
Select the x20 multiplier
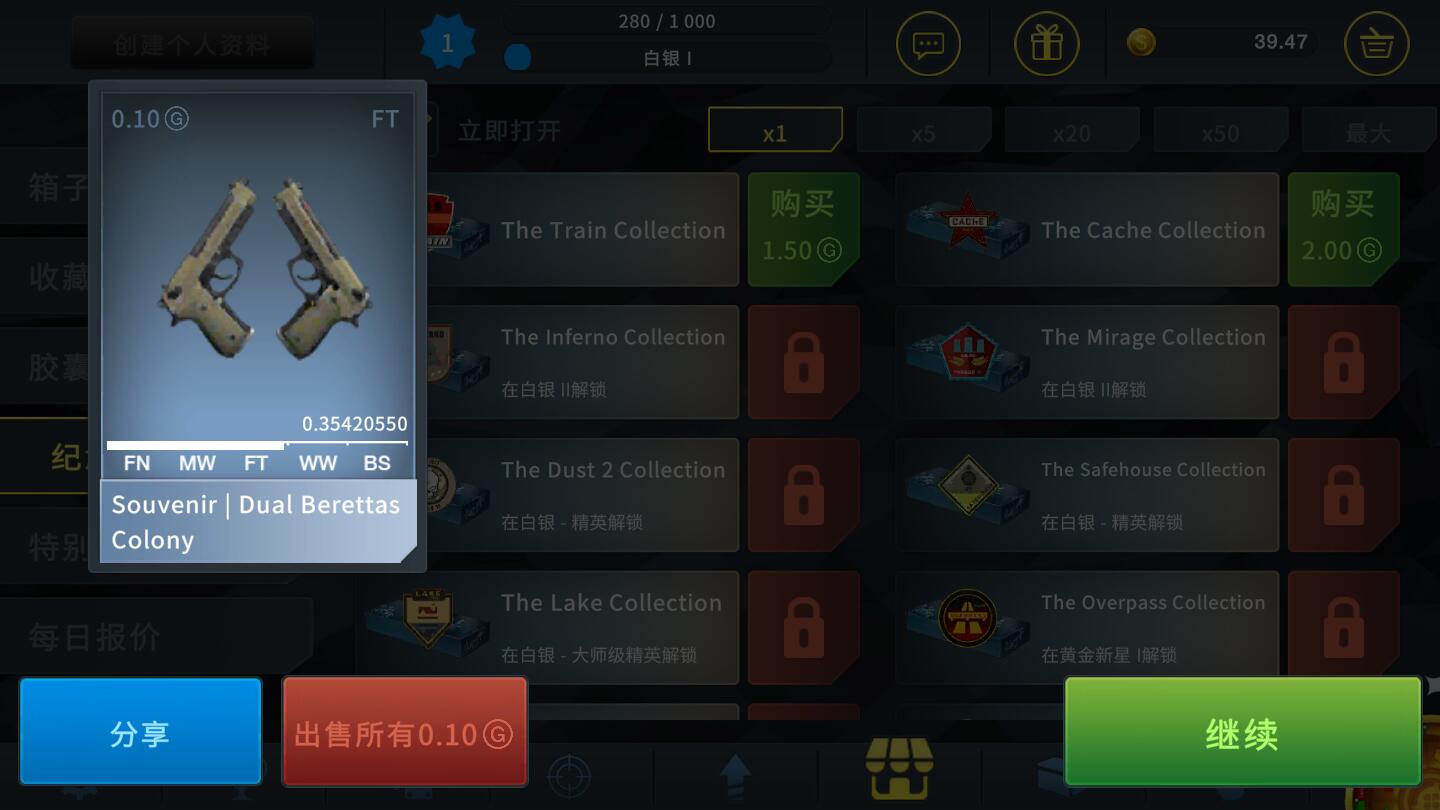pyautogui.click(x=1072, y=130)
